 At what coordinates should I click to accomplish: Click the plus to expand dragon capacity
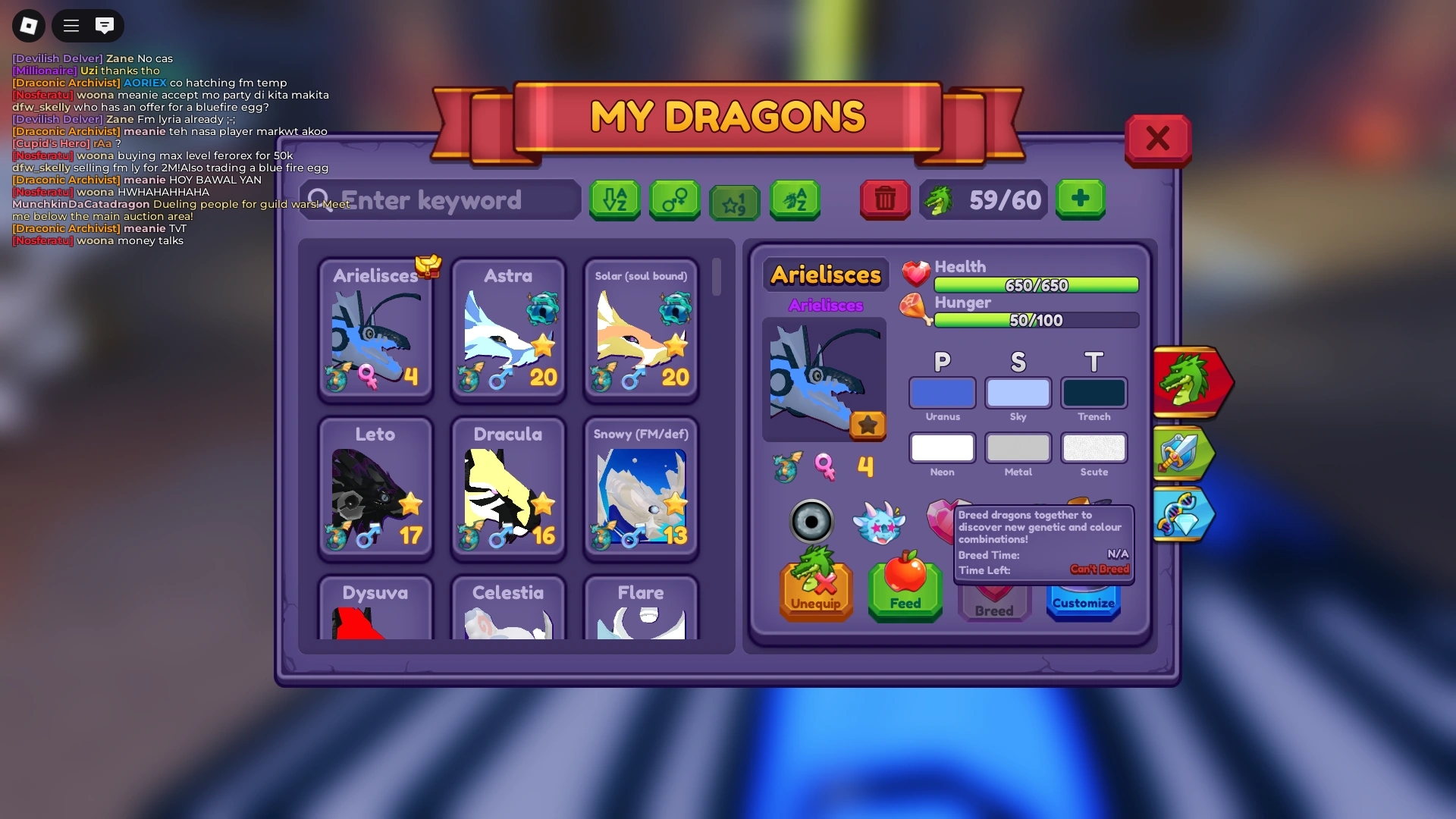1080,199
